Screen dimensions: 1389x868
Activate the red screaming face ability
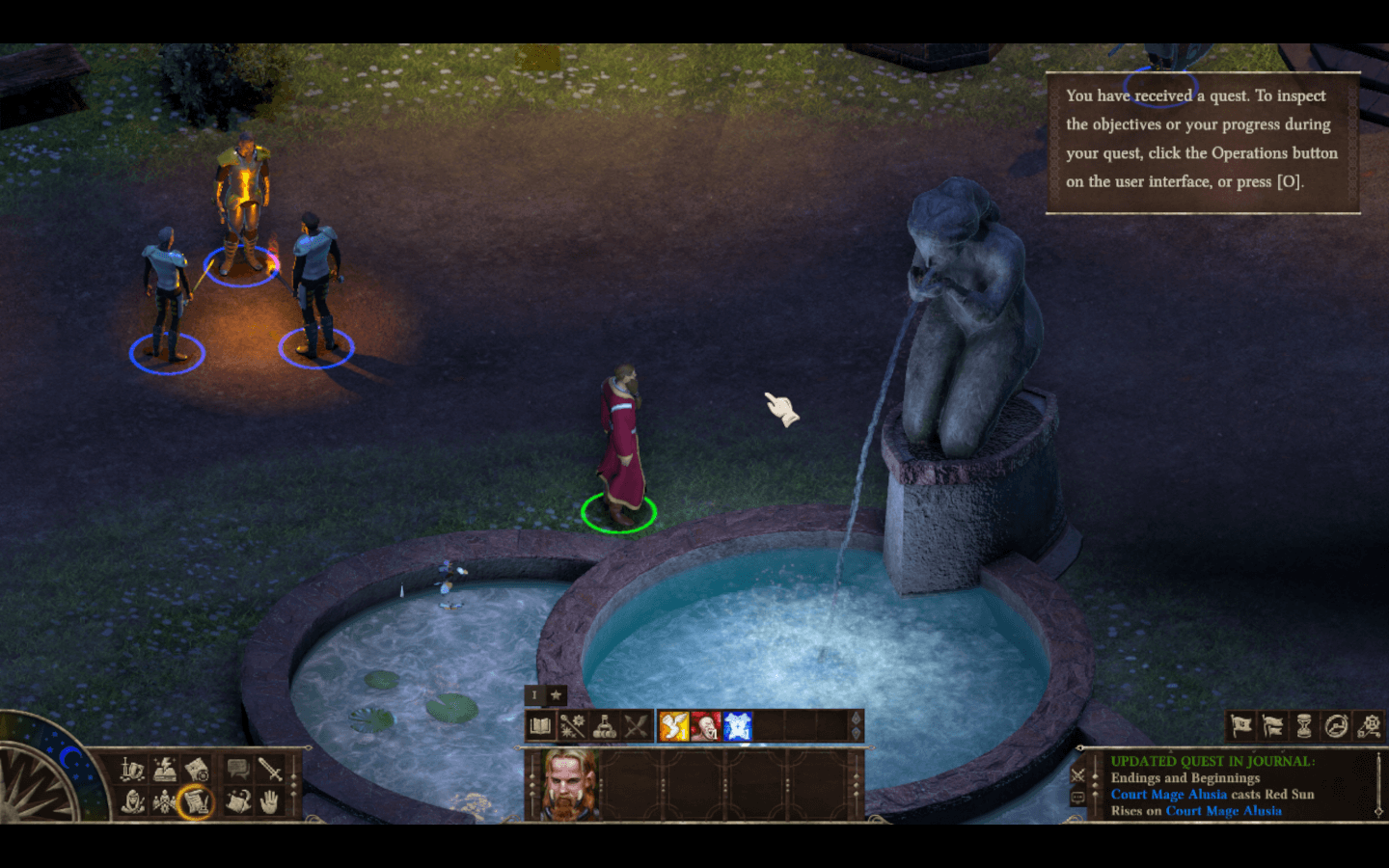pos(706,726)
